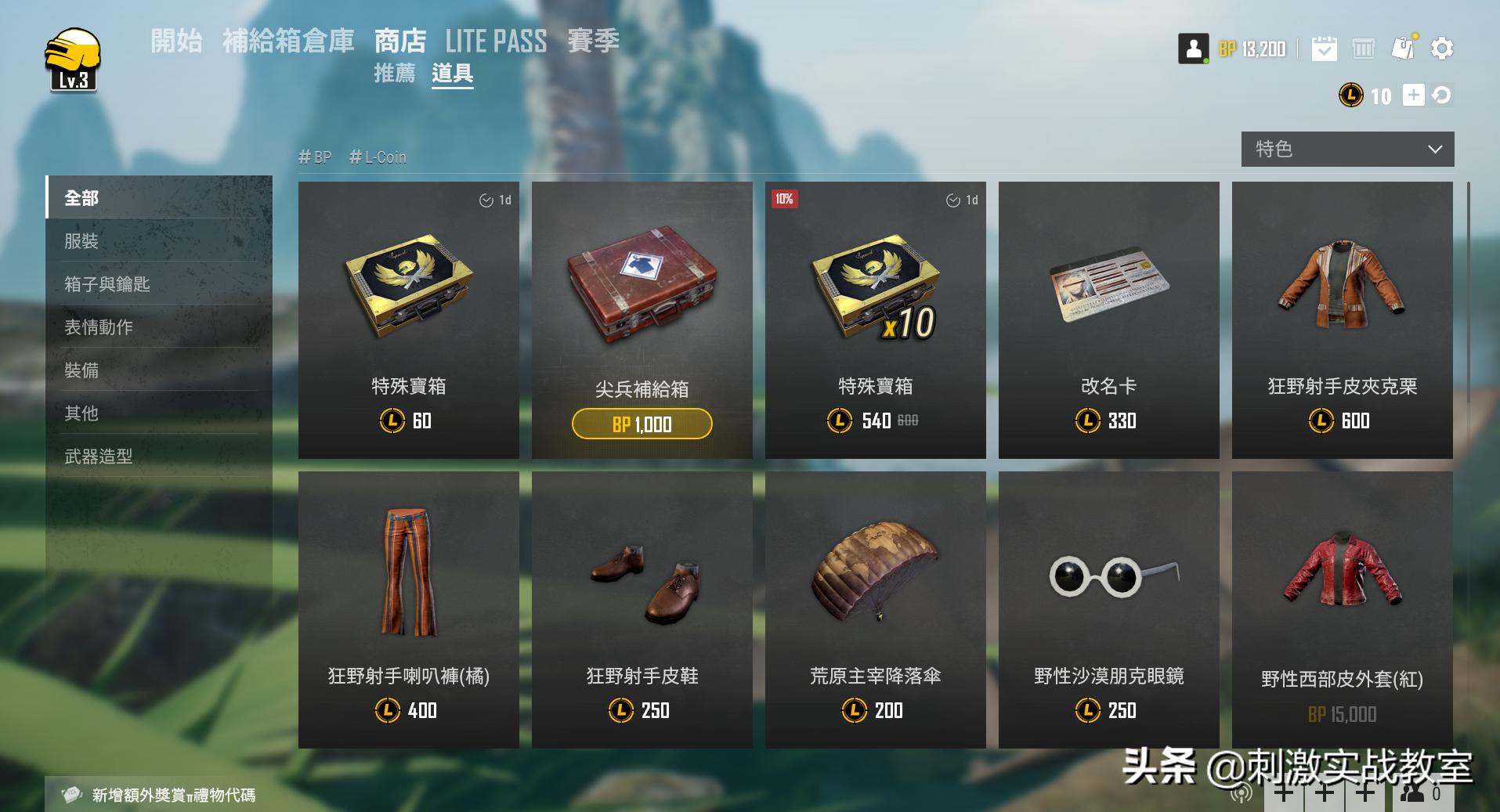1500x812 pixels.
Task: Buy the 尖兵補給箱 for BP 1,000
Action: click(642, 423)
